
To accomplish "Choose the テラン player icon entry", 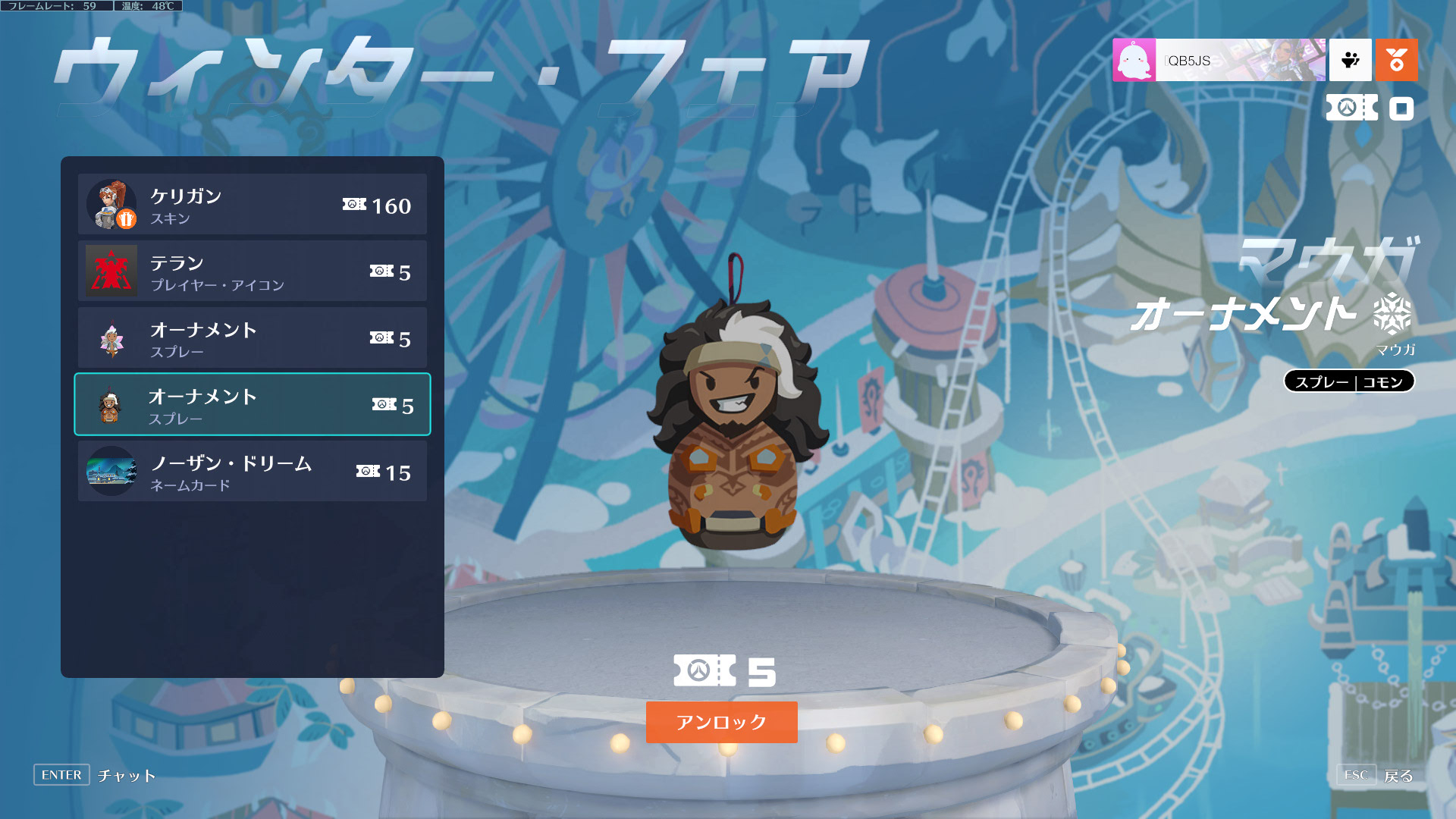I will click(x=252, y=271).
